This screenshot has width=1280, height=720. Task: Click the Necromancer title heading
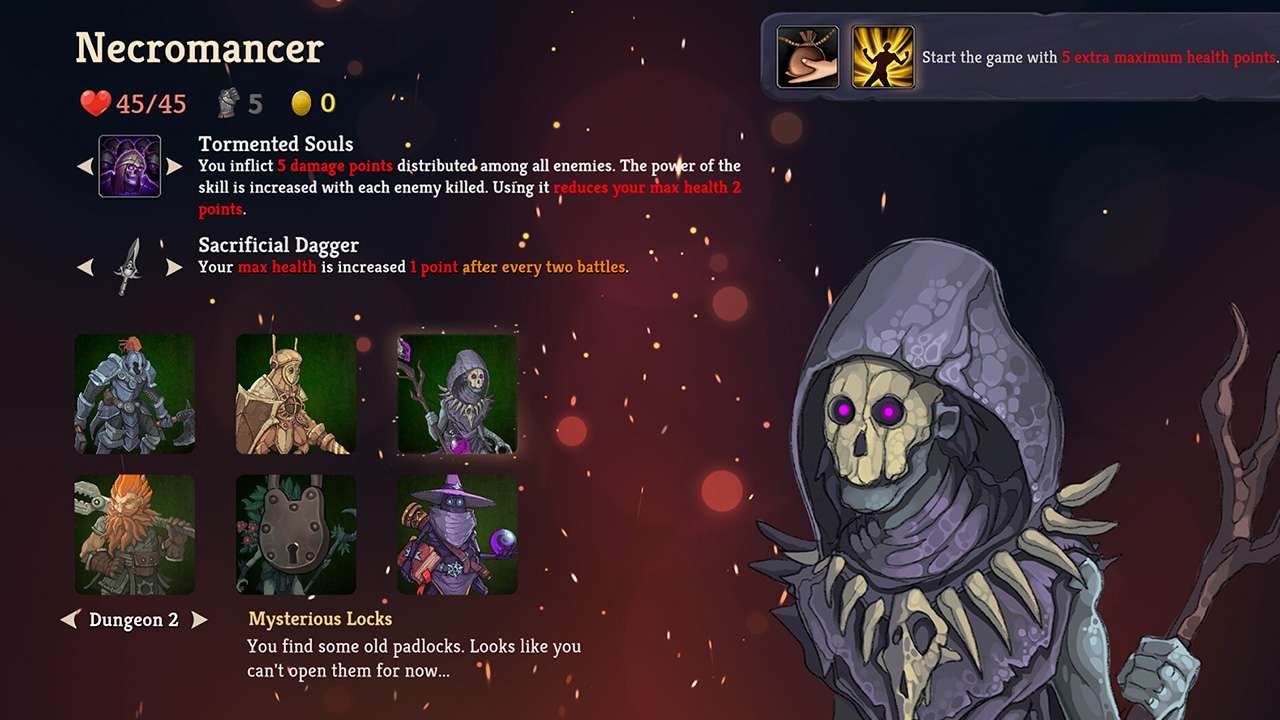pyautogui.click(x=198, y=47)
